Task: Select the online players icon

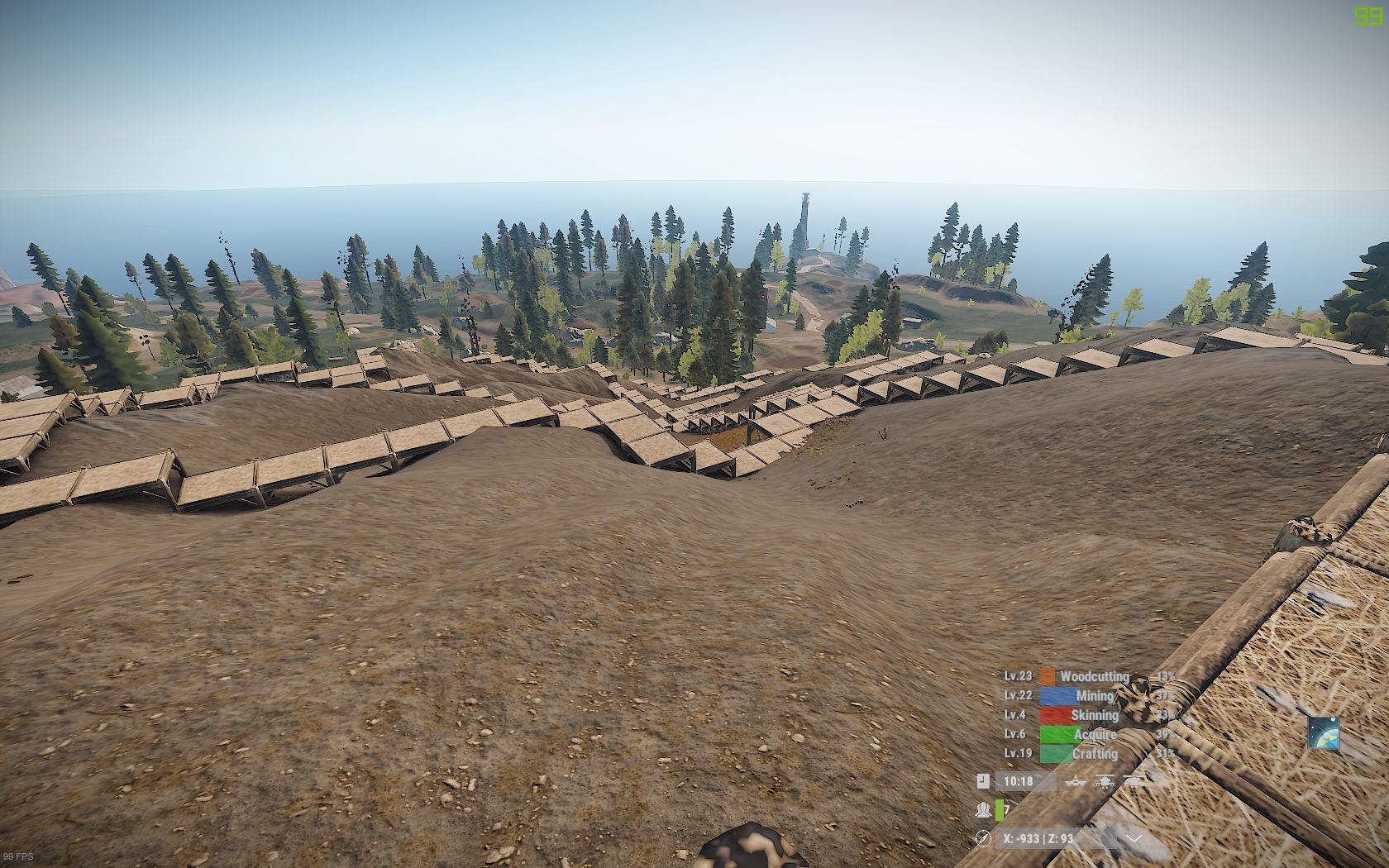Action: (x=983, y=809)
